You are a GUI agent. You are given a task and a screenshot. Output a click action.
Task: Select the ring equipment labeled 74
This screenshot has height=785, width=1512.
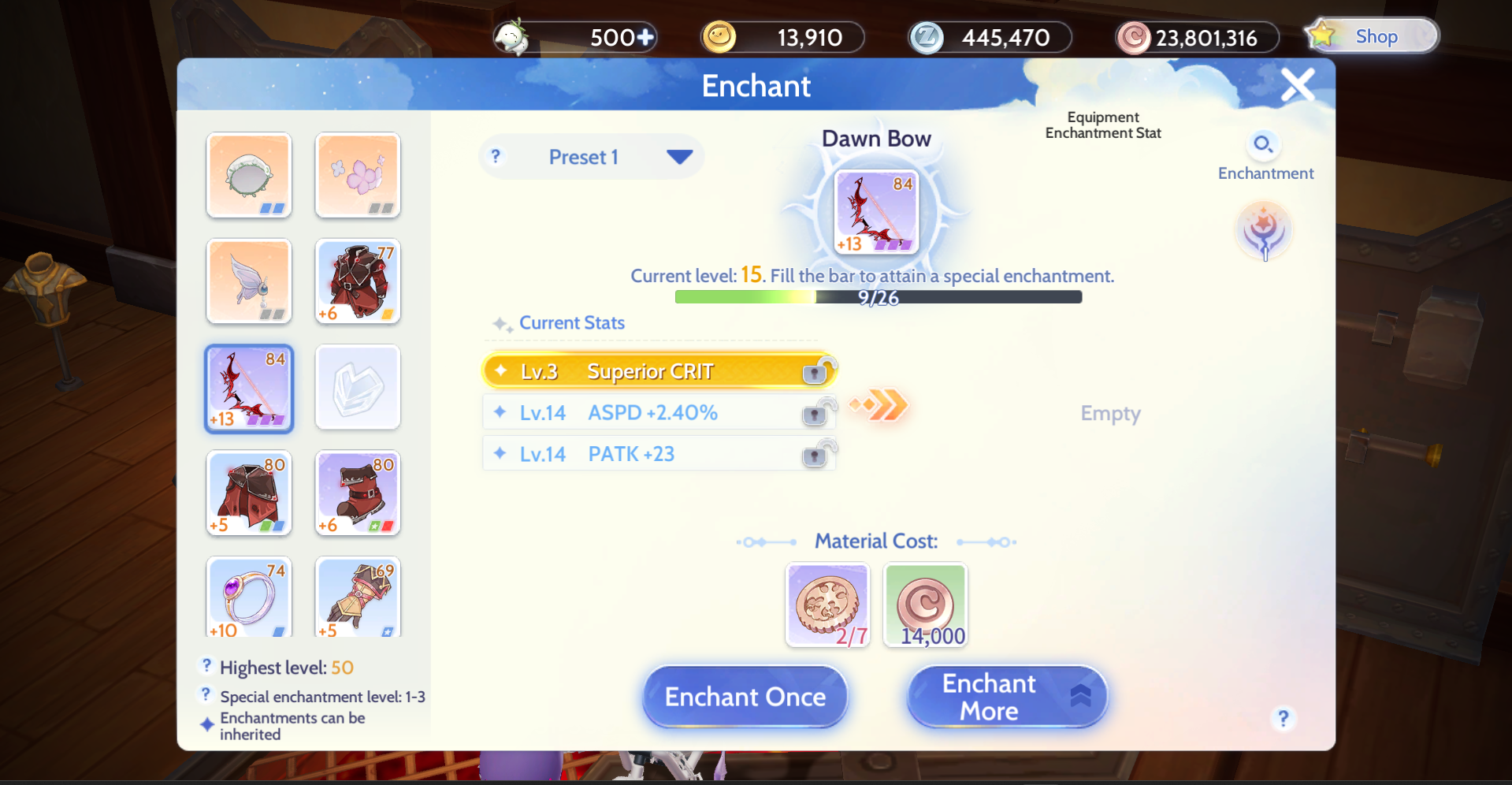pos(248,597)
